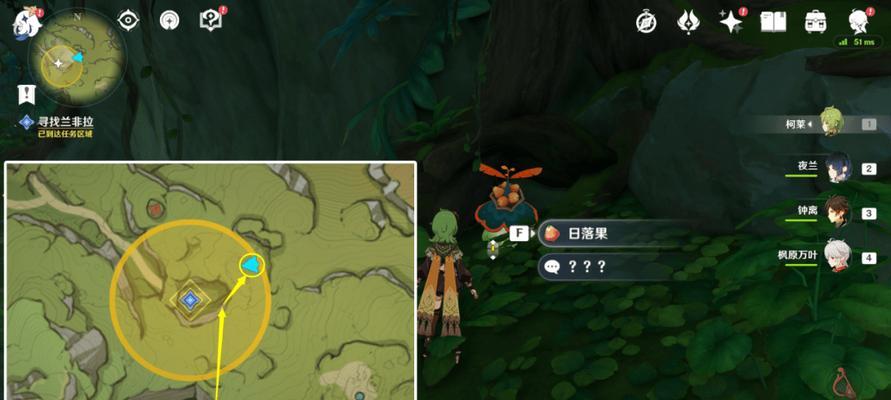
Task: Open the quest book icon with question mark
Action: coord(211,19)
